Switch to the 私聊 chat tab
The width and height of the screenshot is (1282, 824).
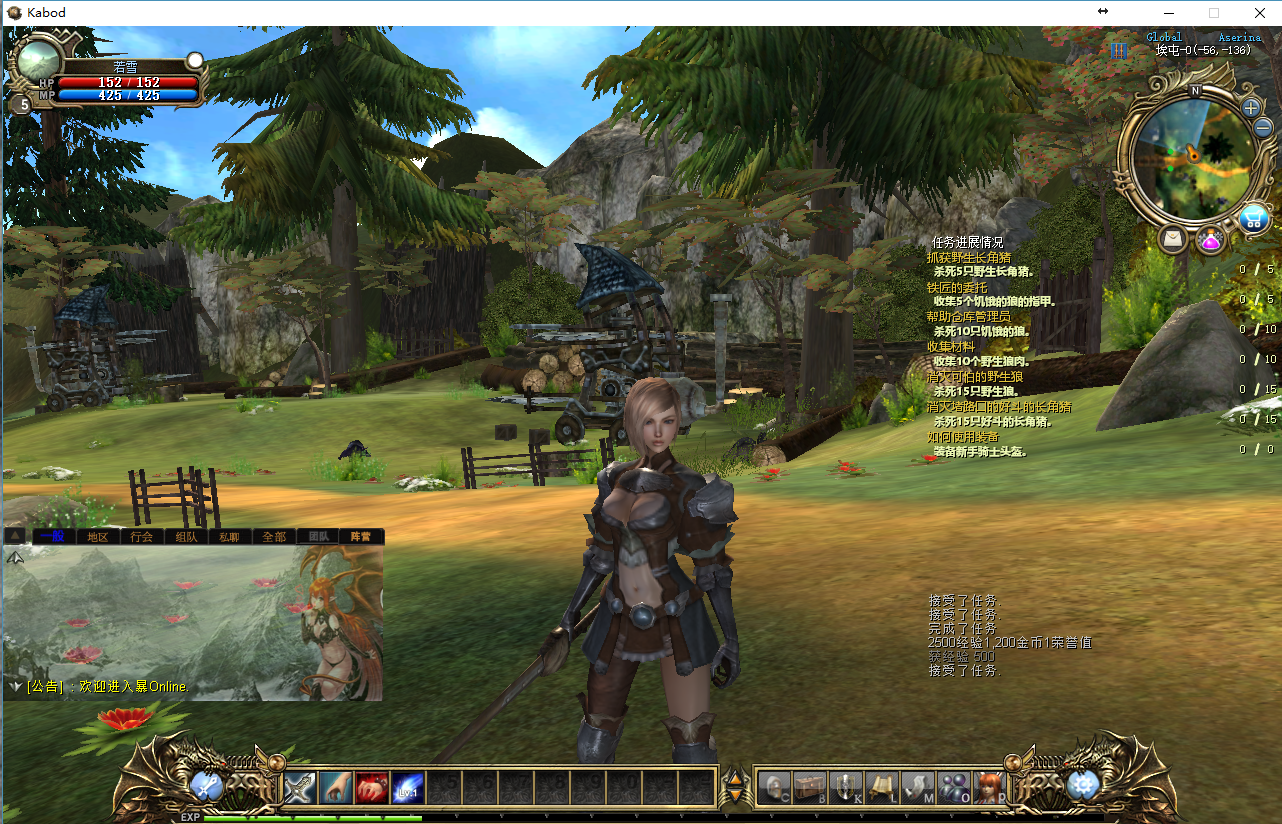229,537
